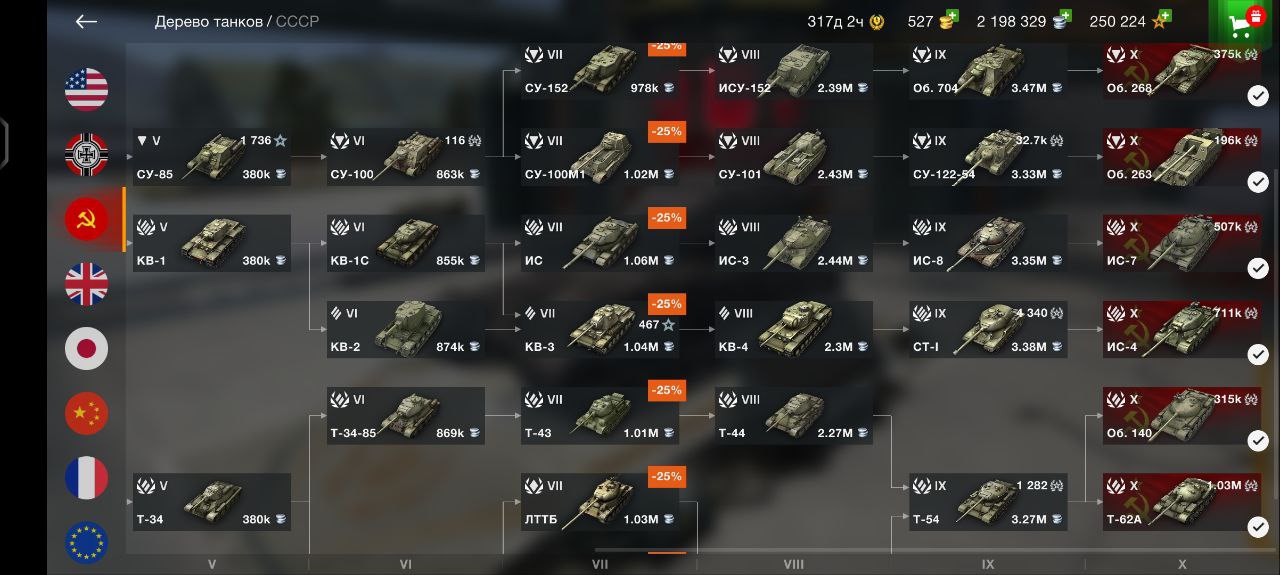
Task: Go back with the arrow button
Action: [86, 22]
